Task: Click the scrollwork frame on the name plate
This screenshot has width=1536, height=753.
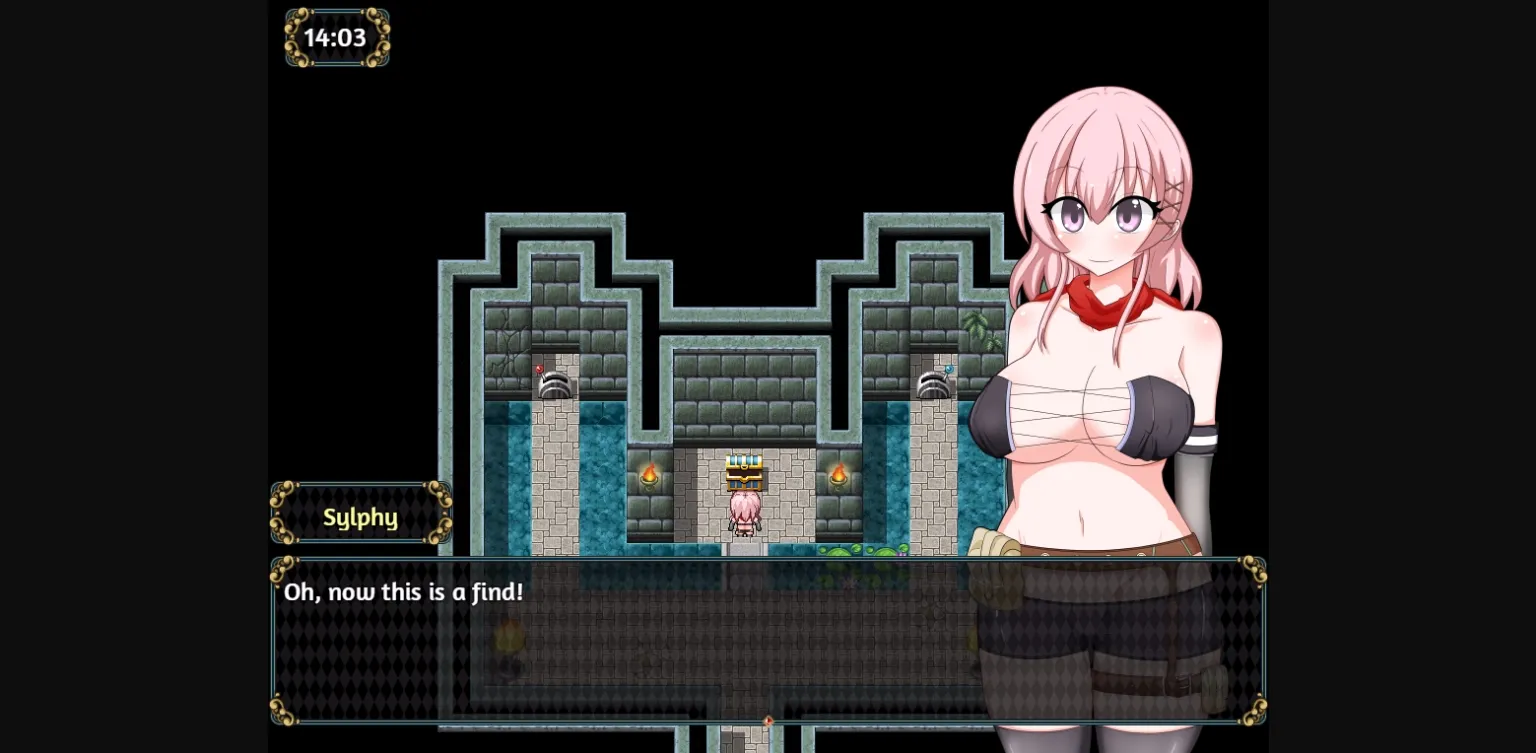Action: [x=283, y=493]
